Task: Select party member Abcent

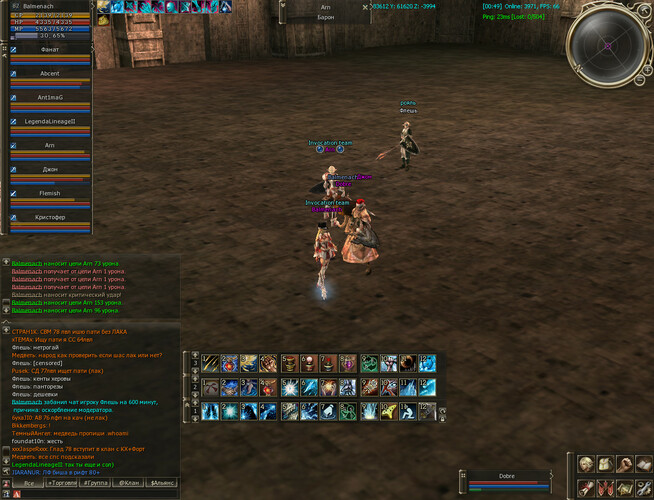Action: [x=50, y=73]
